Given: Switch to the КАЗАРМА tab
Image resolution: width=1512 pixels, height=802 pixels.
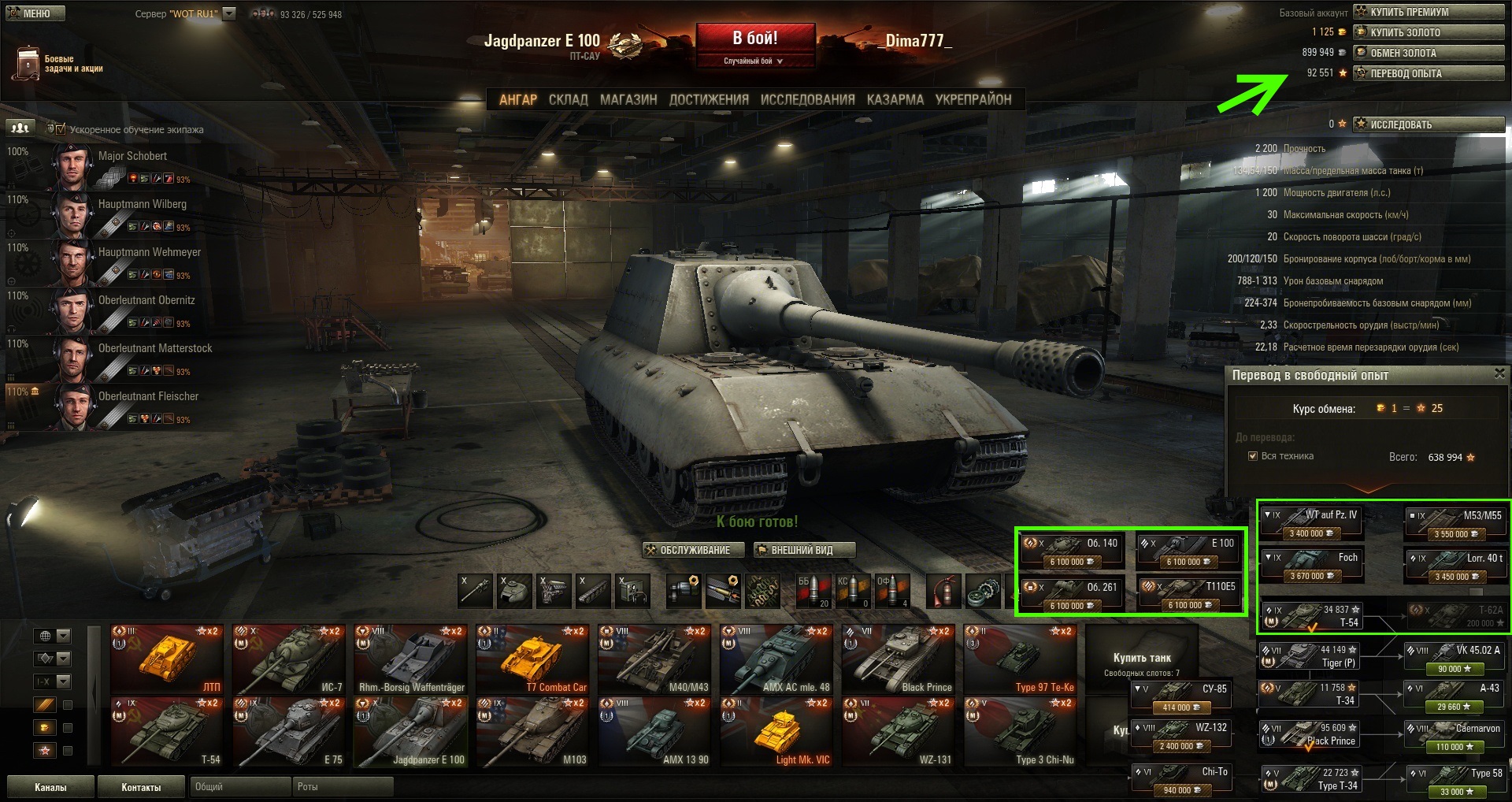Looking at the screenshot, I should click(895, 100).
